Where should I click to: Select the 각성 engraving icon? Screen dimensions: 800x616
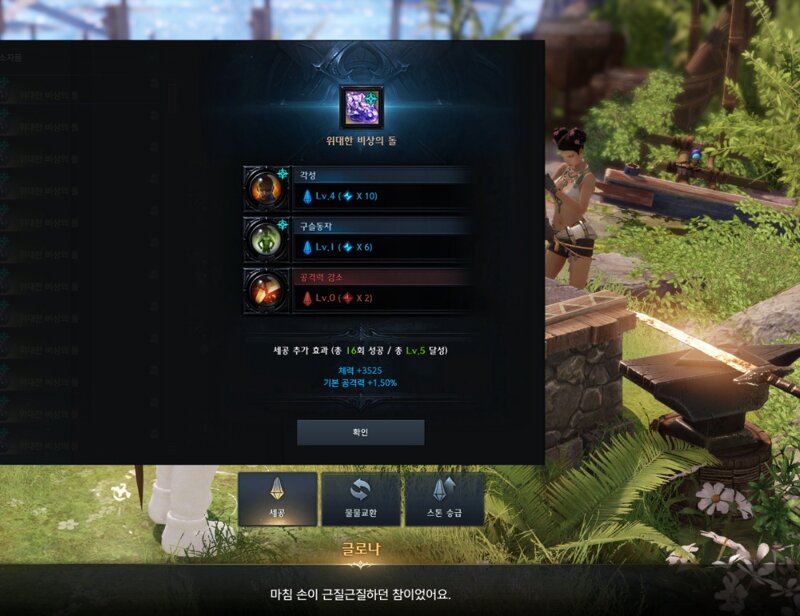point(265,187)
